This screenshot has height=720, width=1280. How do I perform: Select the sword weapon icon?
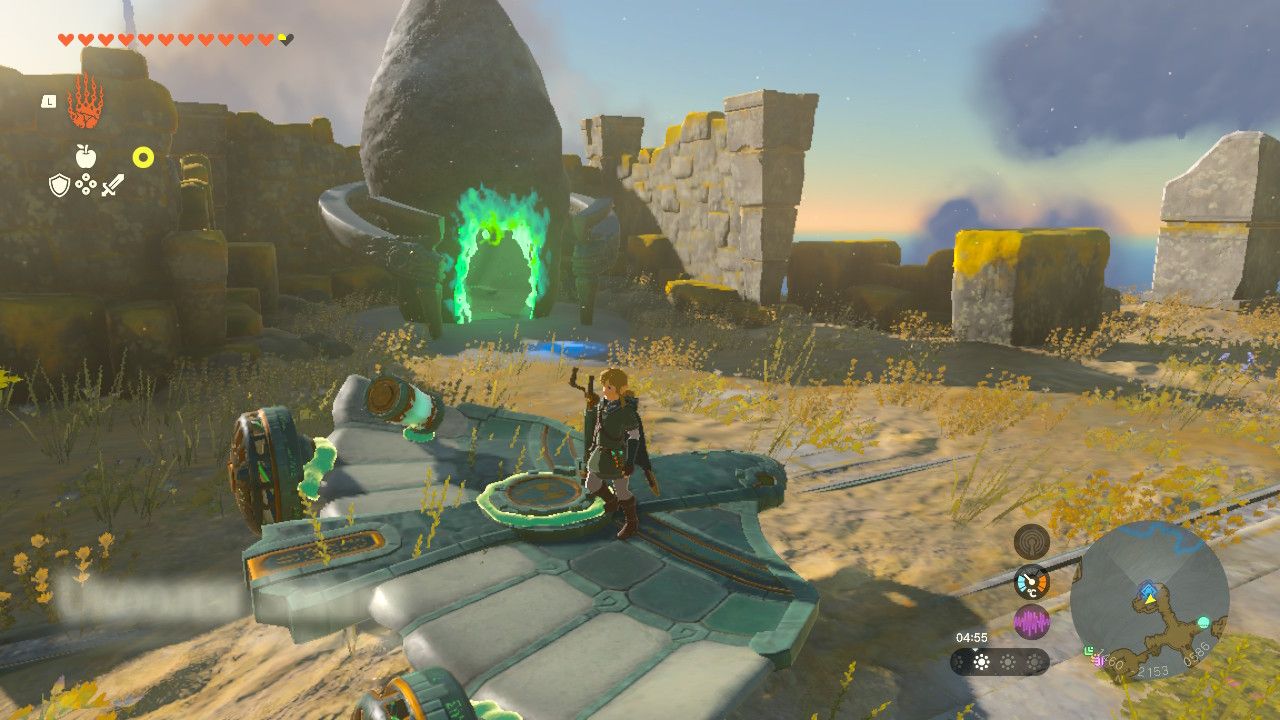pos(114,185)
